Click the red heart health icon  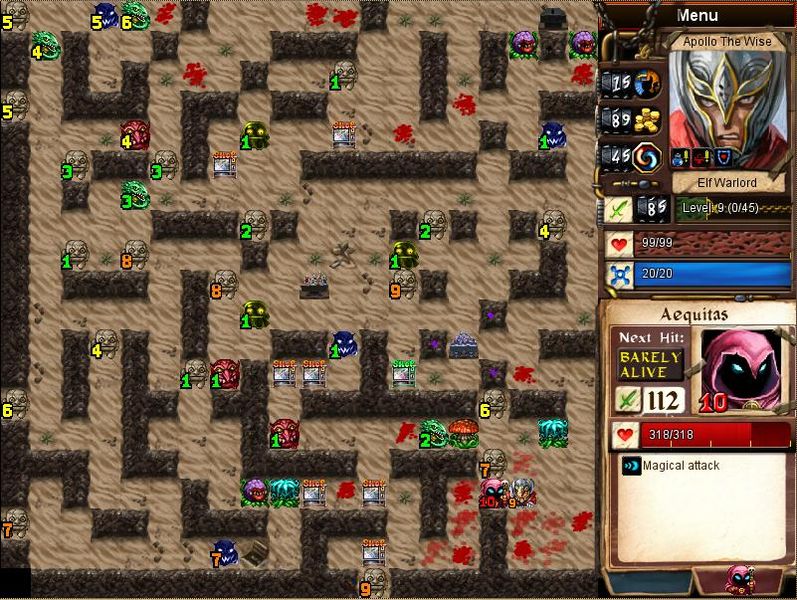point(618,244)
